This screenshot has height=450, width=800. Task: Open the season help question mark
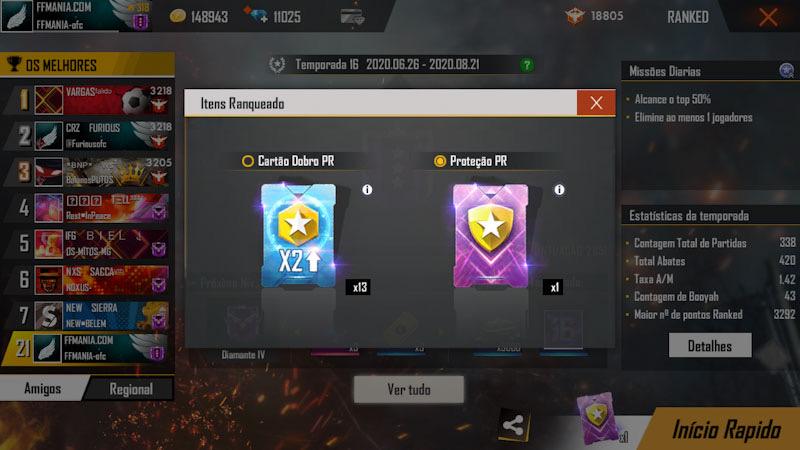coord(527,65)
